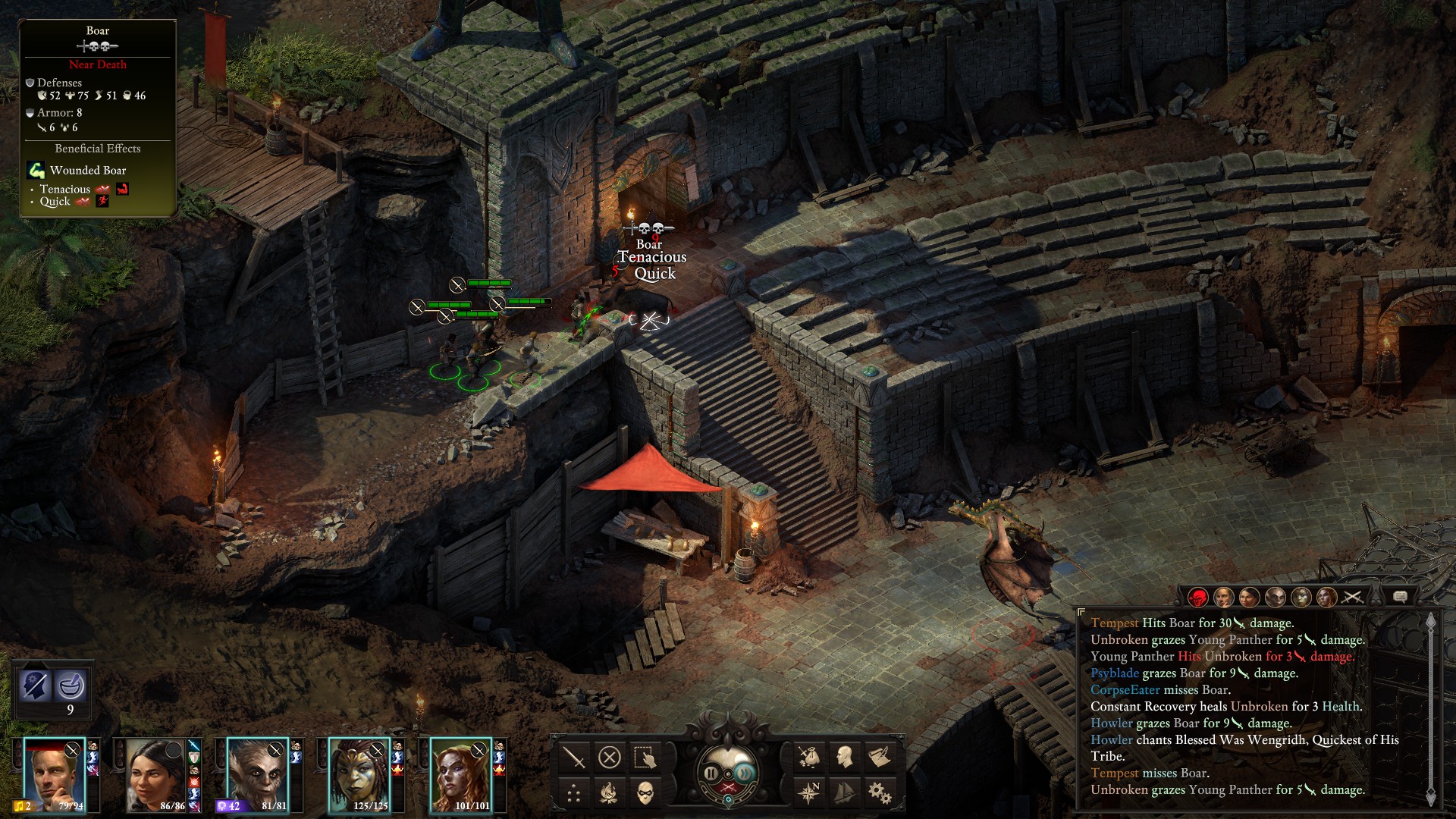Select the dark-haired woman portrait with 86/86 health

pyautogui.click(x=155, y=775)
